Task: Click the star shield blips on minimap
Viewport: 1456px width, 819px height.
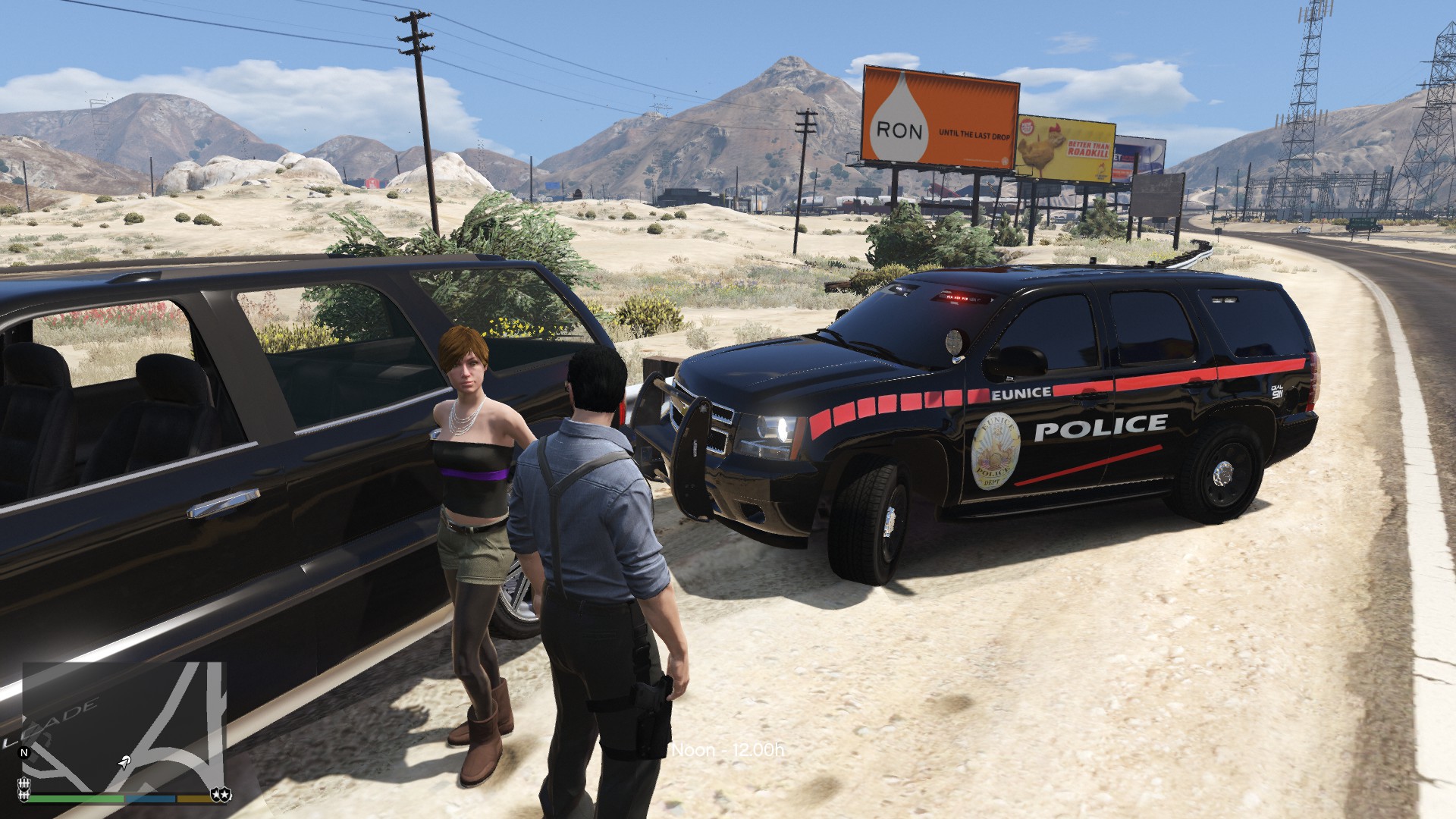Action: click(x=221, y=793)
